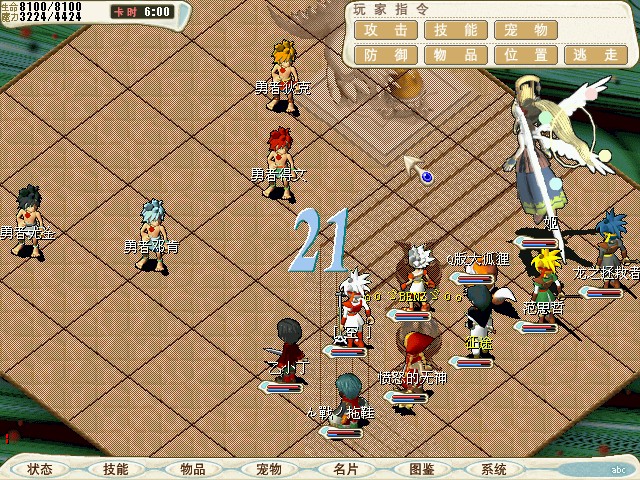The height and width of the screenshot is (480, 640).
Task: Open the 技能 (Skills) bottom menu
Action: click(x=115, y=469)
